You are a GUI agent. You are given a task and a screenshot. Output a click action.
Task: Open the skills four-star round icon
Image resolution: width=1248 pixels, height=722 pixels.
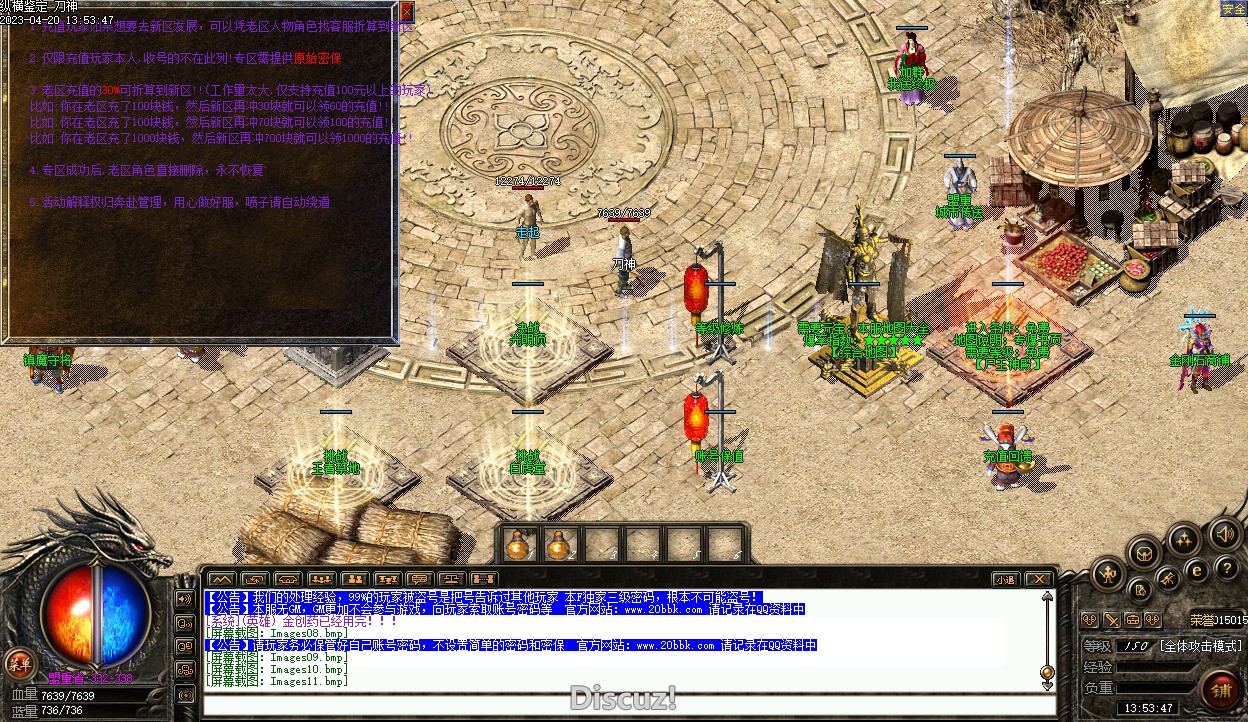(1185, 541)
